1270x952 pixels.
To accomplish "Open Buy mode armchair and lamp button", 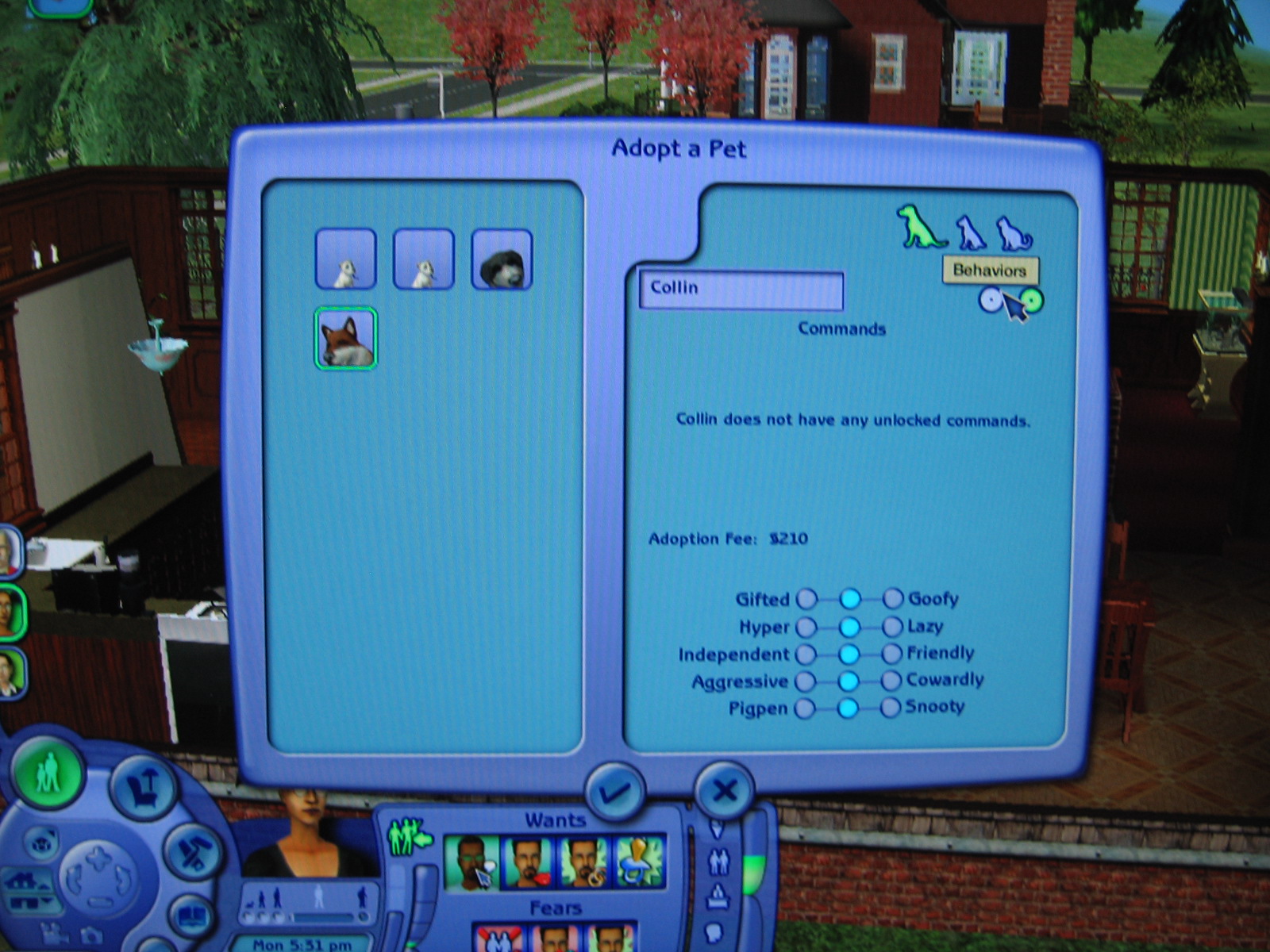I will tap(144, 785).
